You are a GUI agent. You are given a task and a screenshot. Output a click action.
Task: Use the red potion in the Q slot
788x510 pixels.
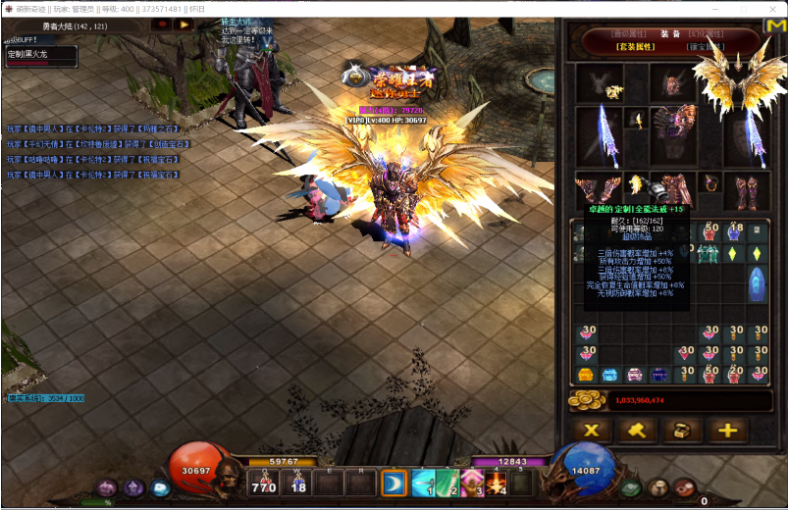click(264, 485)
